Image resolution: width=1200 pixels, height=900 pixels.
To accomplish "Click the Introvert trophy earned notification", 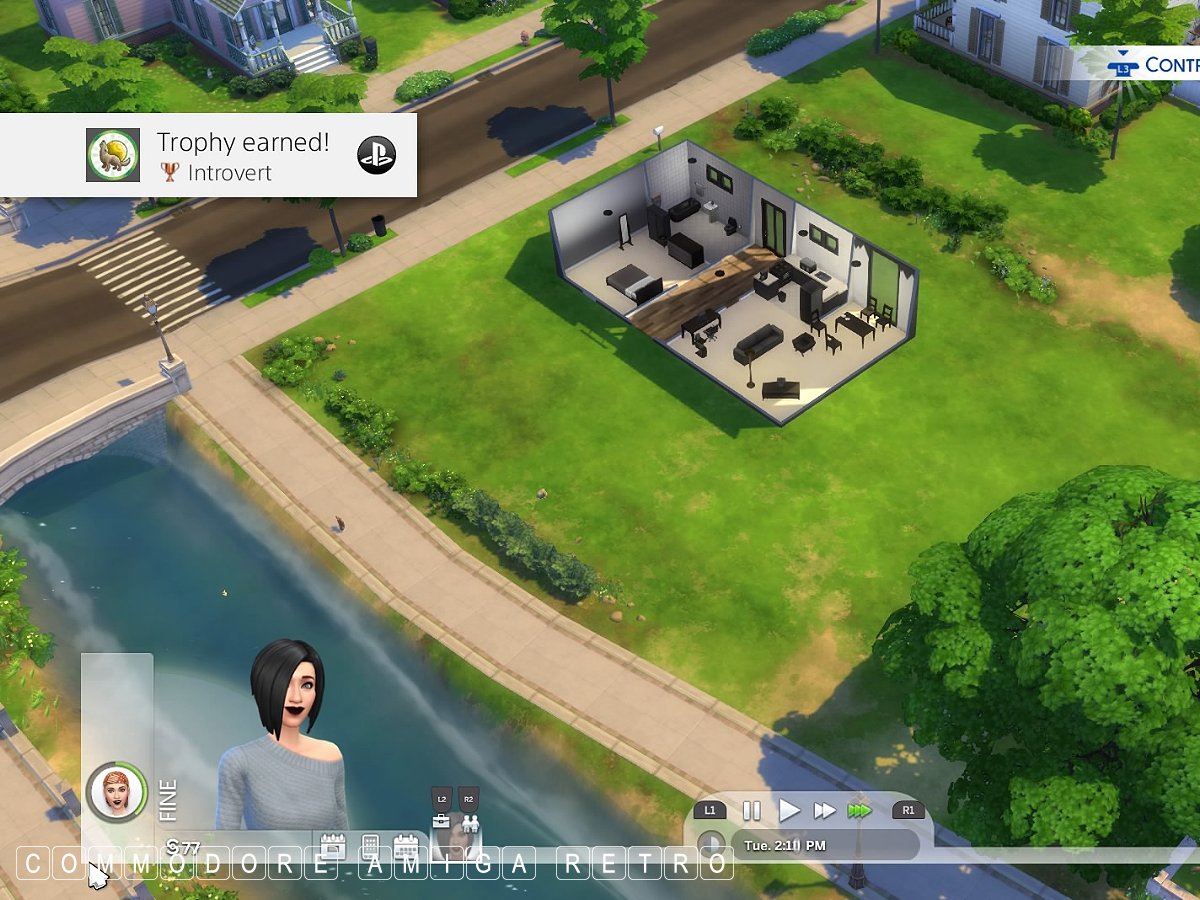I will tap(208, 155).
